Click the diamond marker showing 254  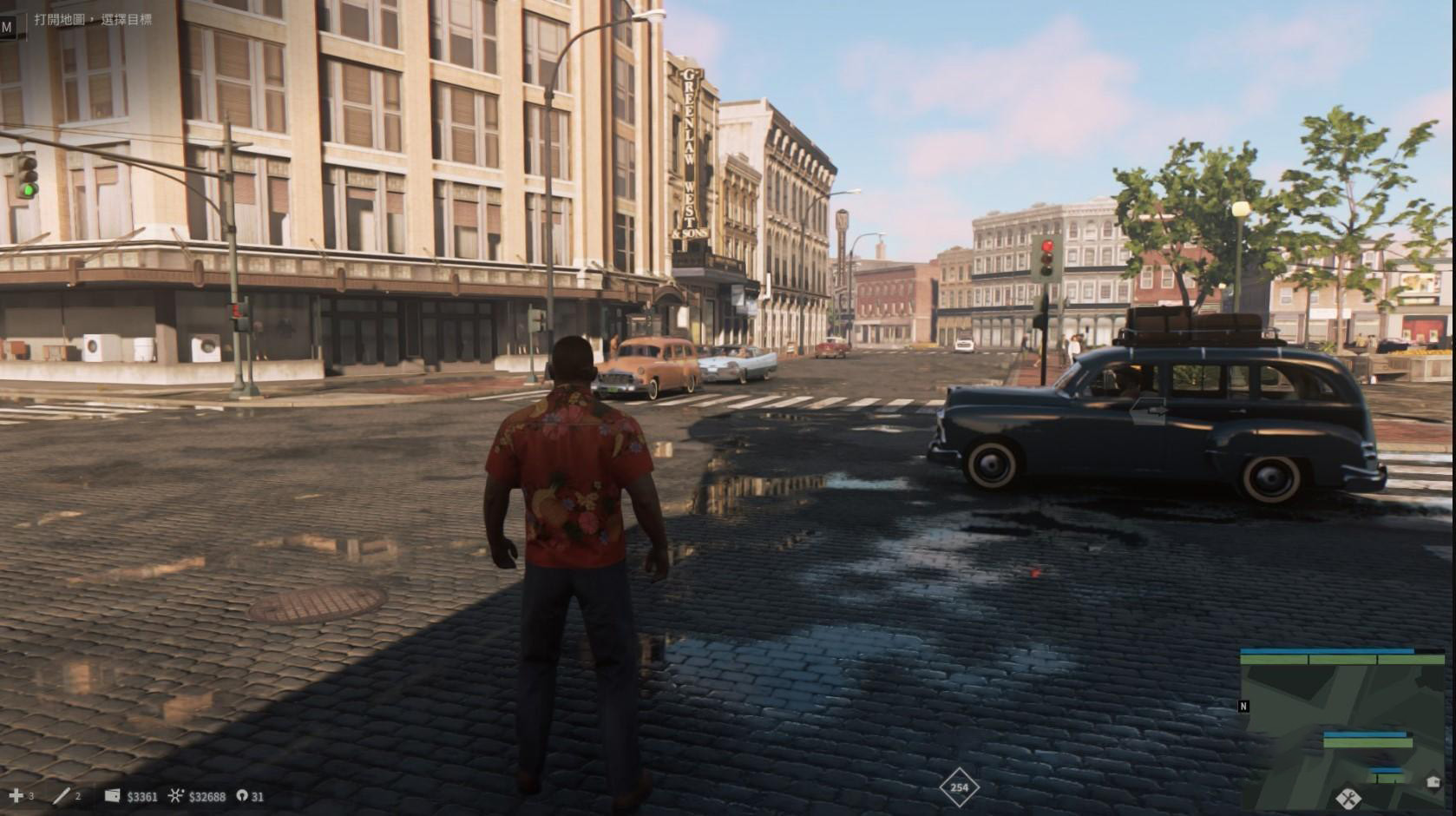[959, 788]
